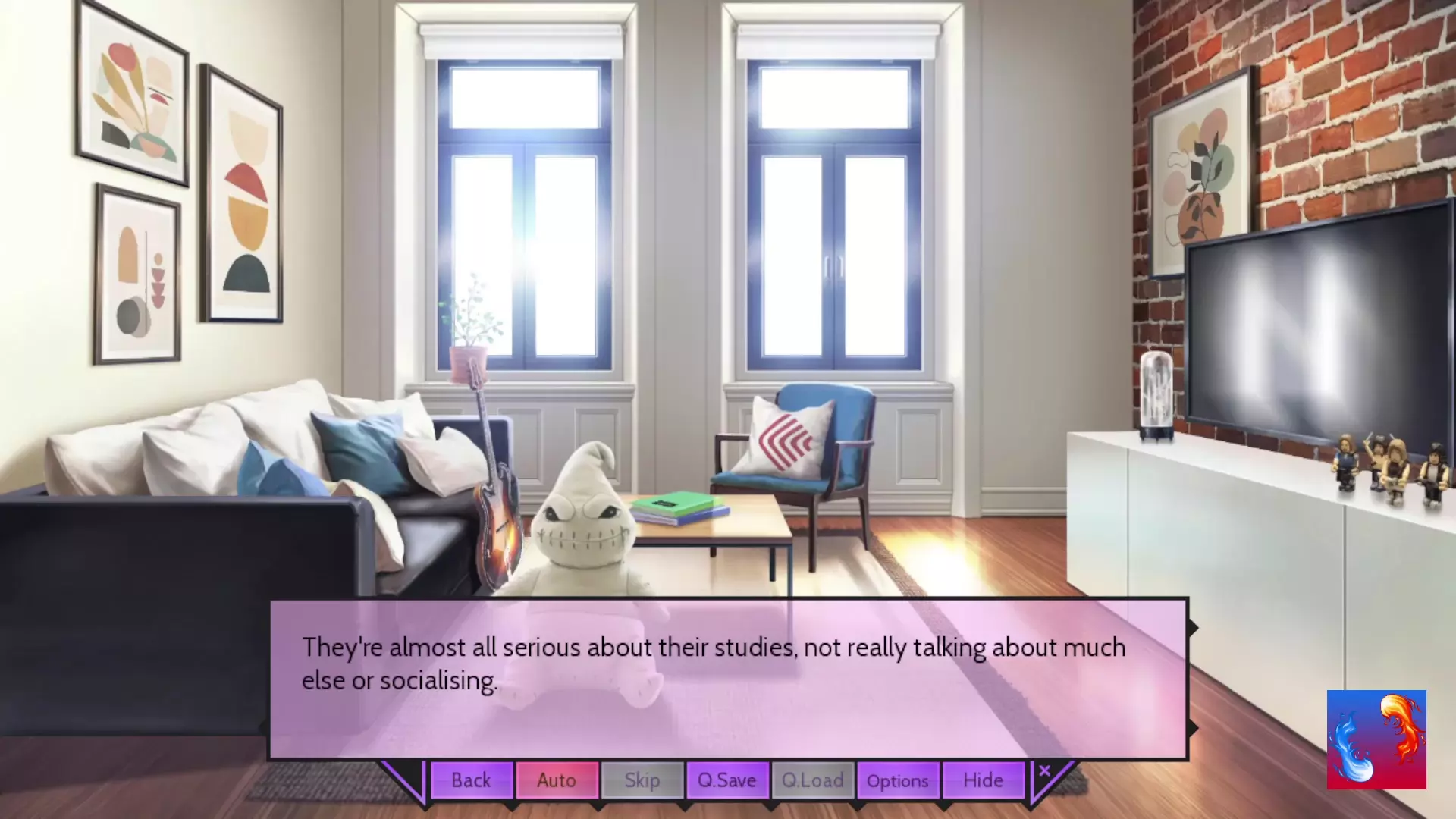The height and width of the screenshot is (819, 1456).
Task: Quick save with Q.Save
Action: (726, 780)
